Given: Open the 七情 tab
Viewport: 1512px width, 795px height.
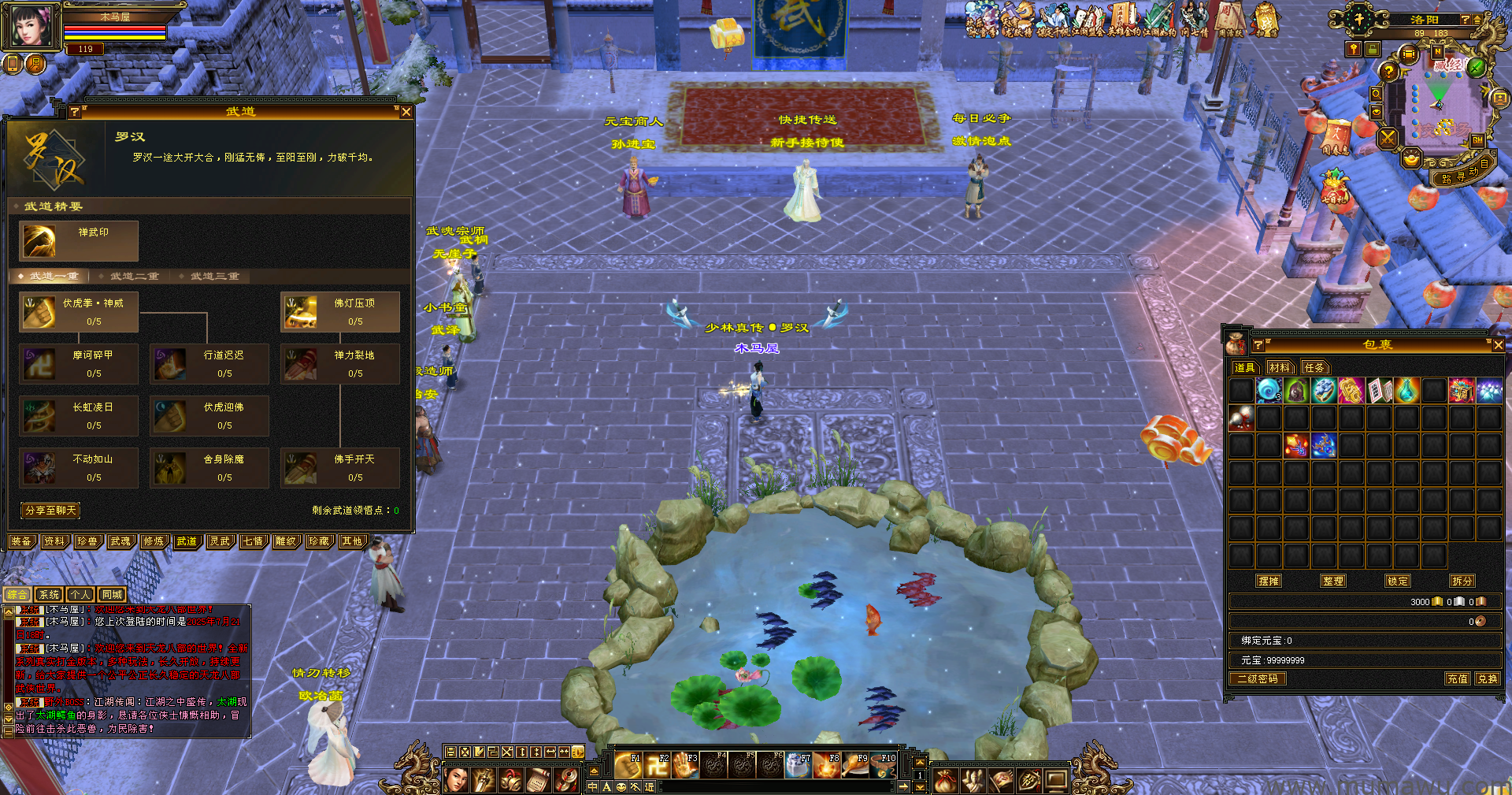Looking at the screenshot, I should [253, 541].
